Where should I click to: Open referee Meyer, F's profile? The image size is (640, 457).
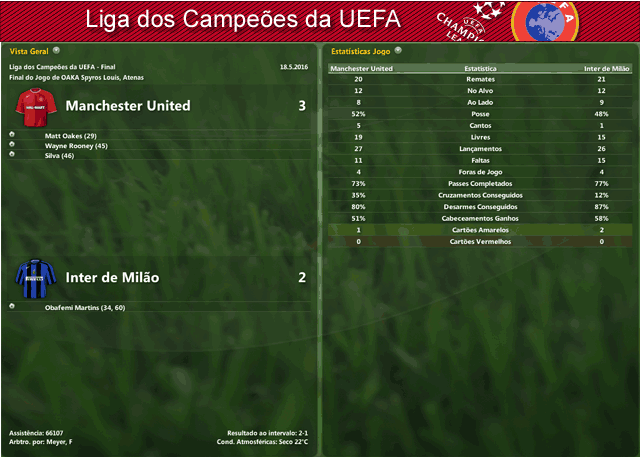pyautogui.click(x=58, y=442)
